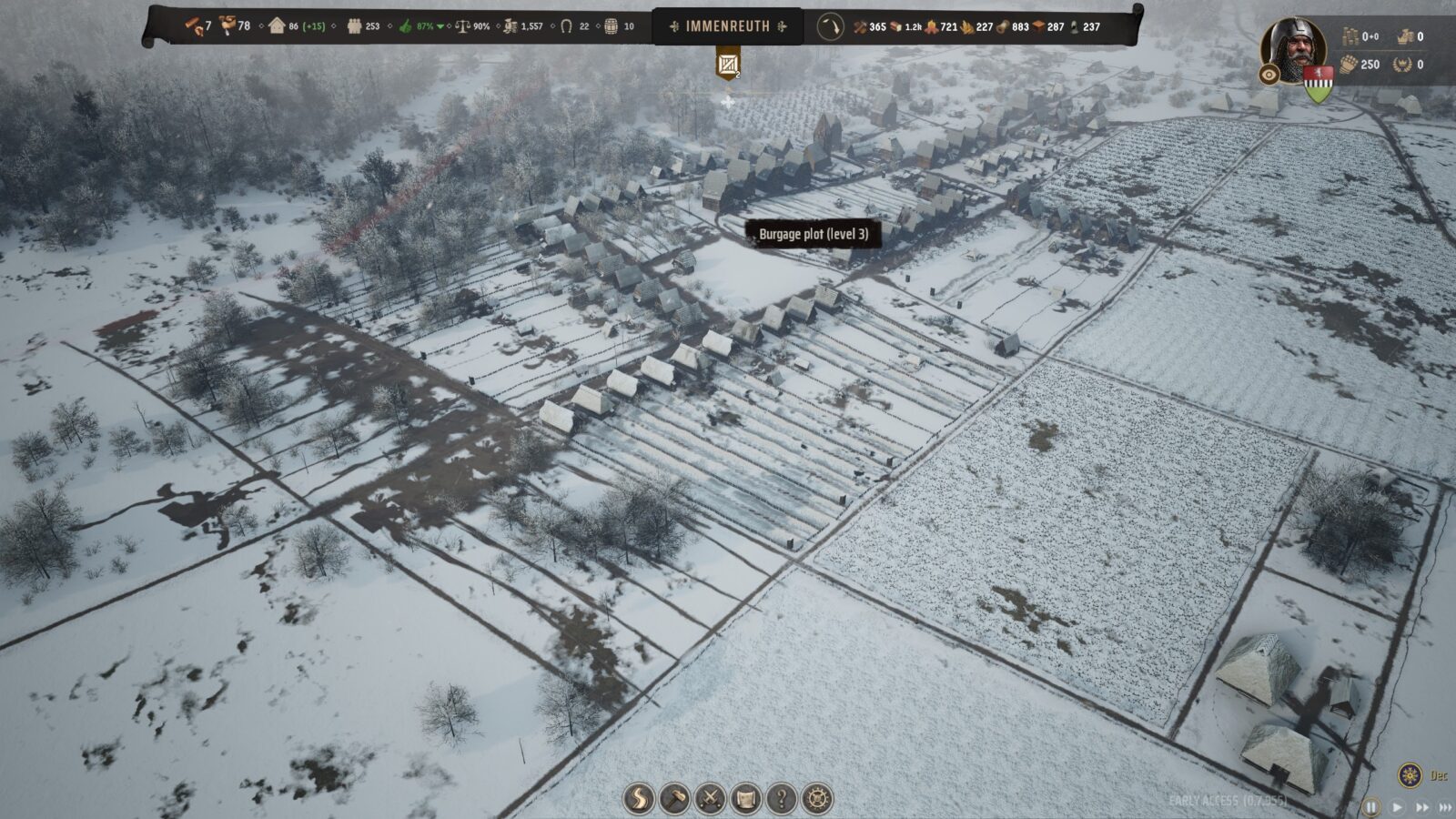Click the Immenreuth settlement name banner
Viewport: 1456px width, 819px height.
[x=727, y=26]
